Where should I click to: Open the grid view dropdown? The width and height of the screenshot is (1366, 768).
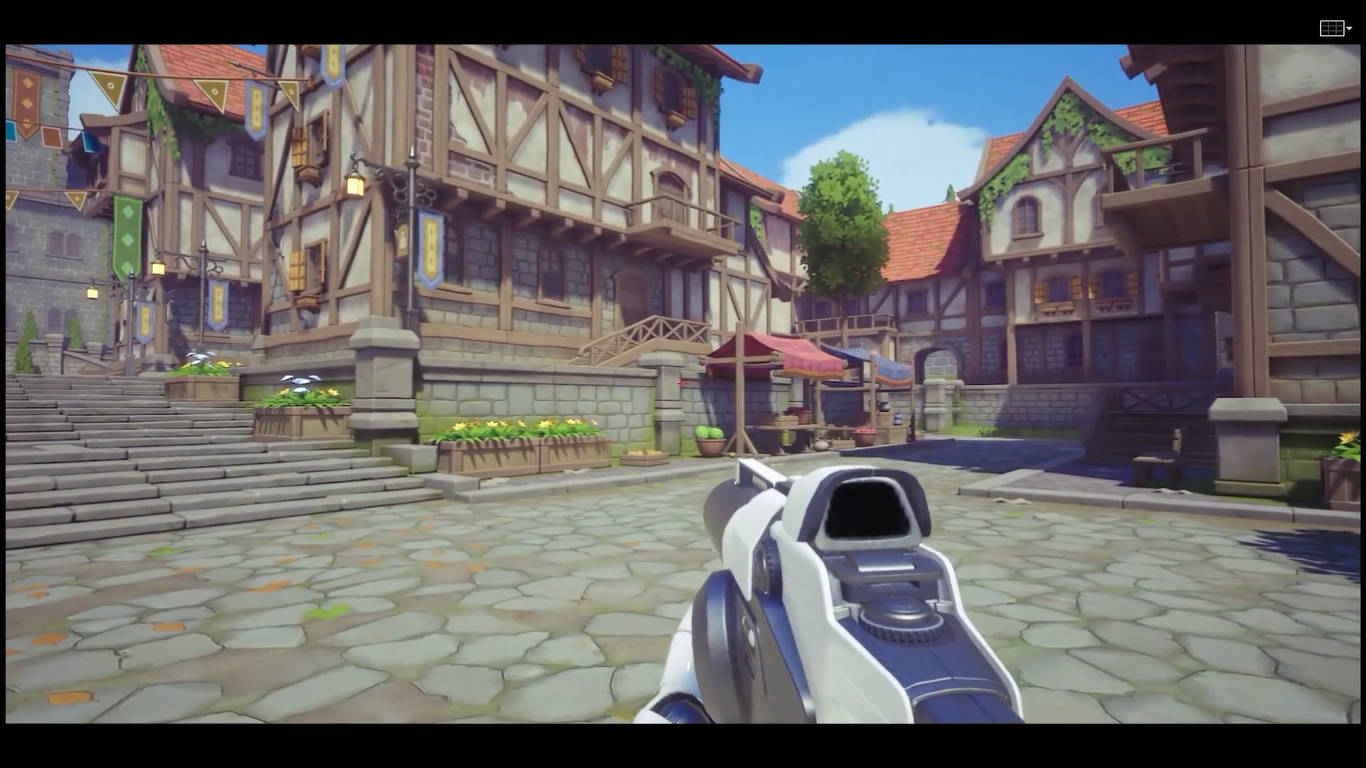point(1336,28)
